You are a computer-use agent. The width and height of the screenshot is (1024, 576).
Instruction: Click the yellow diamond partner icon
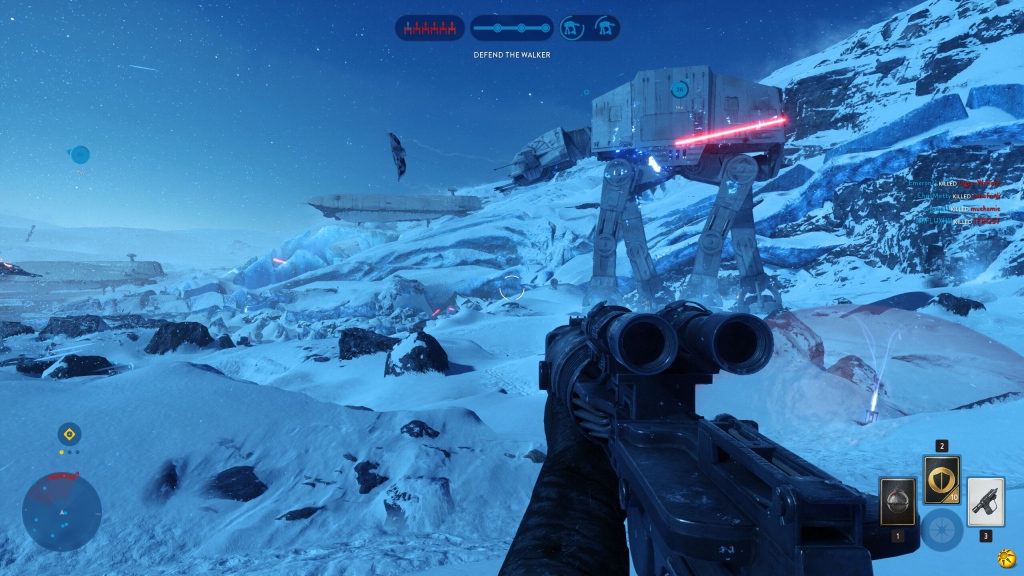(x=69, y=434)
